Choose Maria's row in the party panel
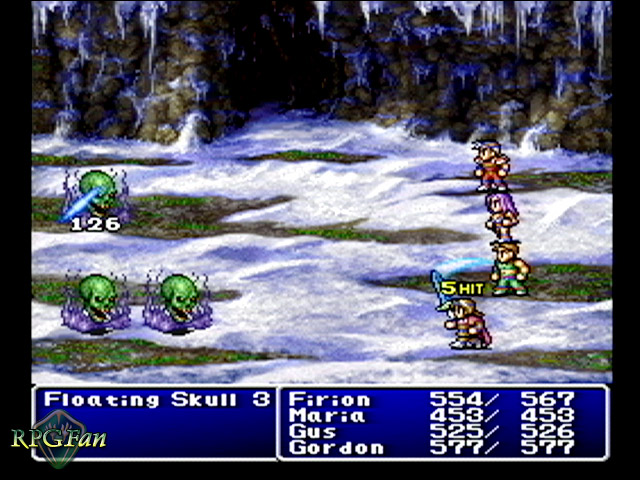 coord(327,415)
